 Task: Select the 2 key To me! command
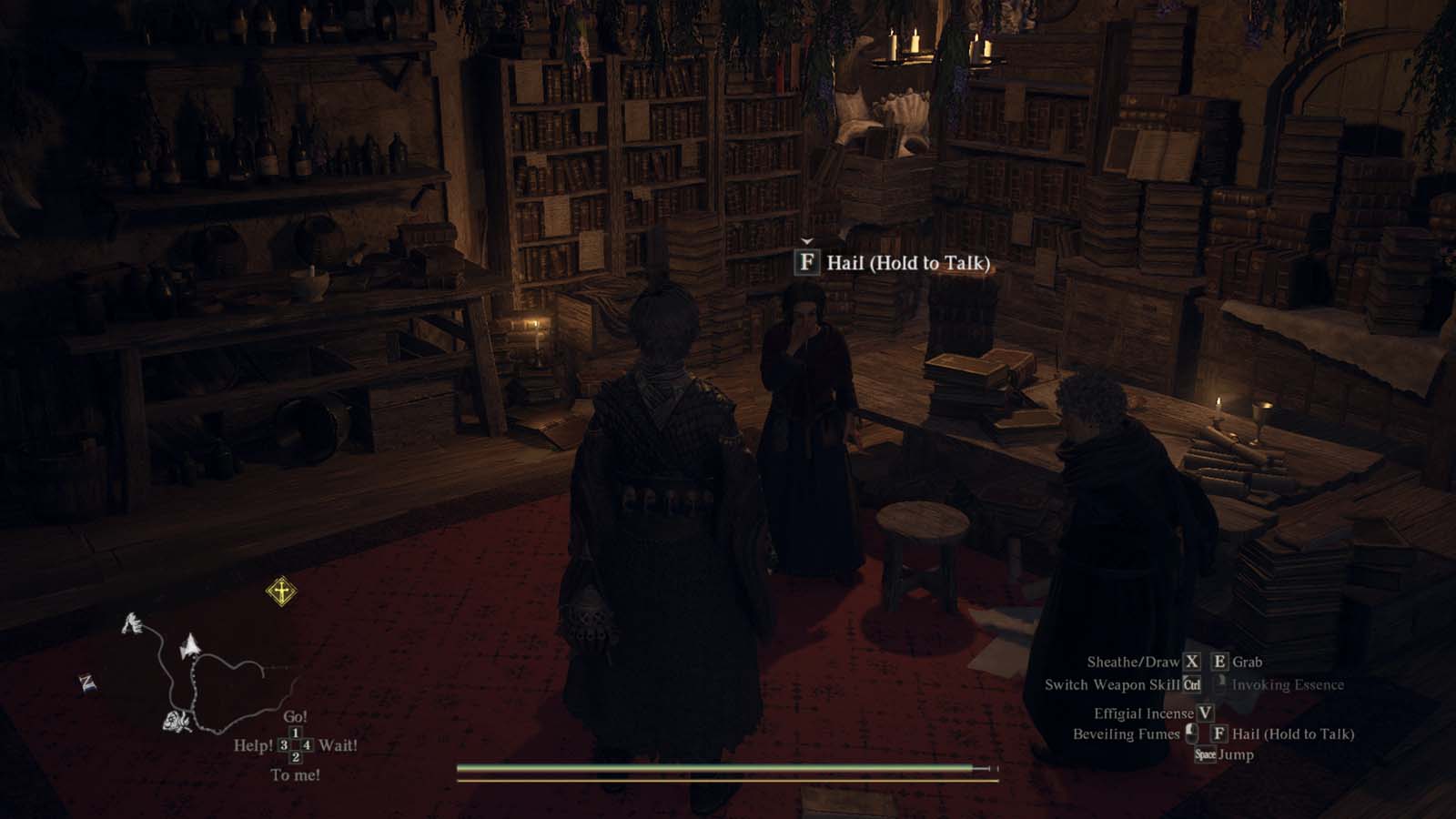click(295, 756)
